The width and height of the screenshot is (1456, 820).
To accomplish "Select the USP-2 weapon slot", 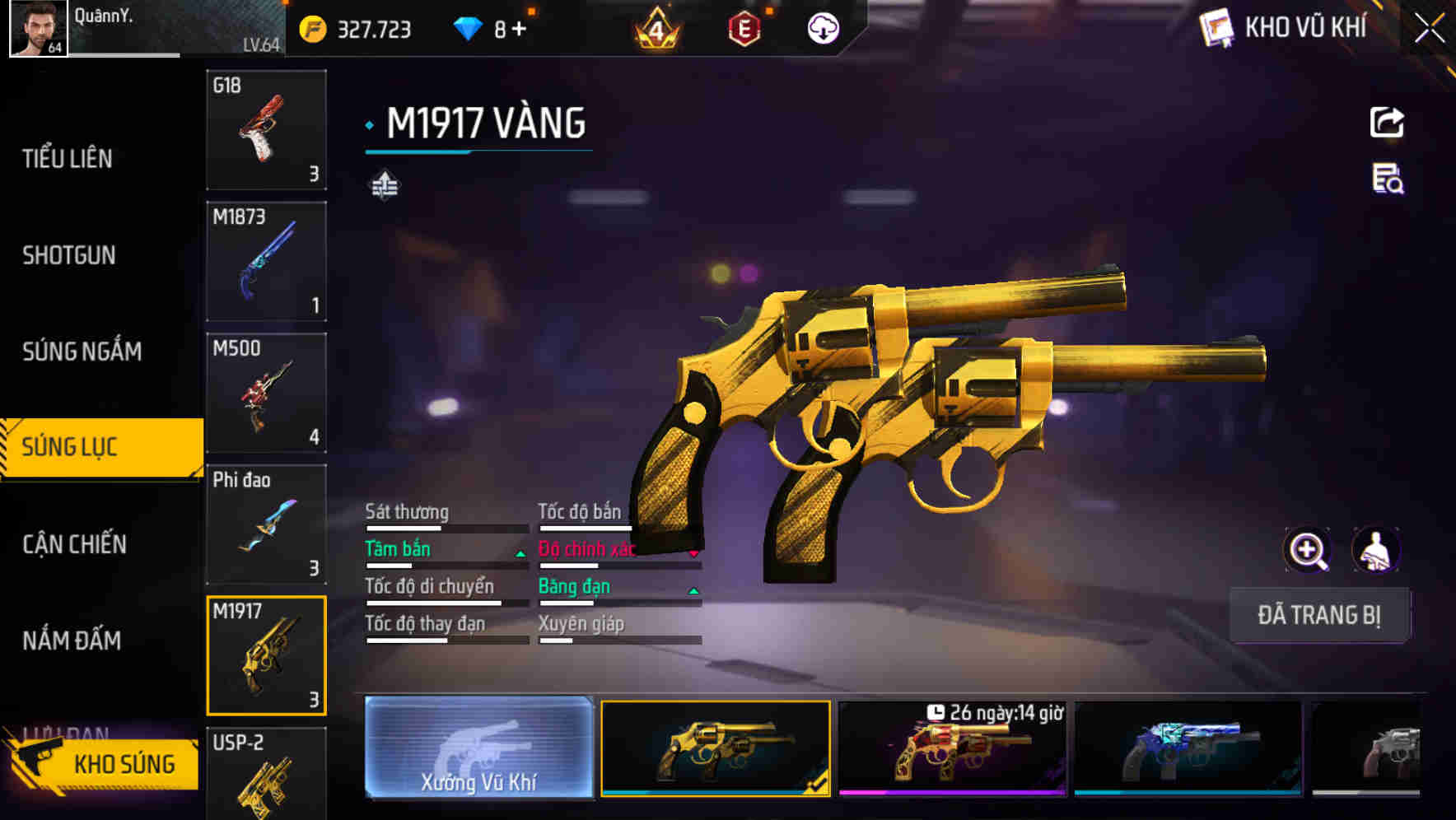I will 266,774.
